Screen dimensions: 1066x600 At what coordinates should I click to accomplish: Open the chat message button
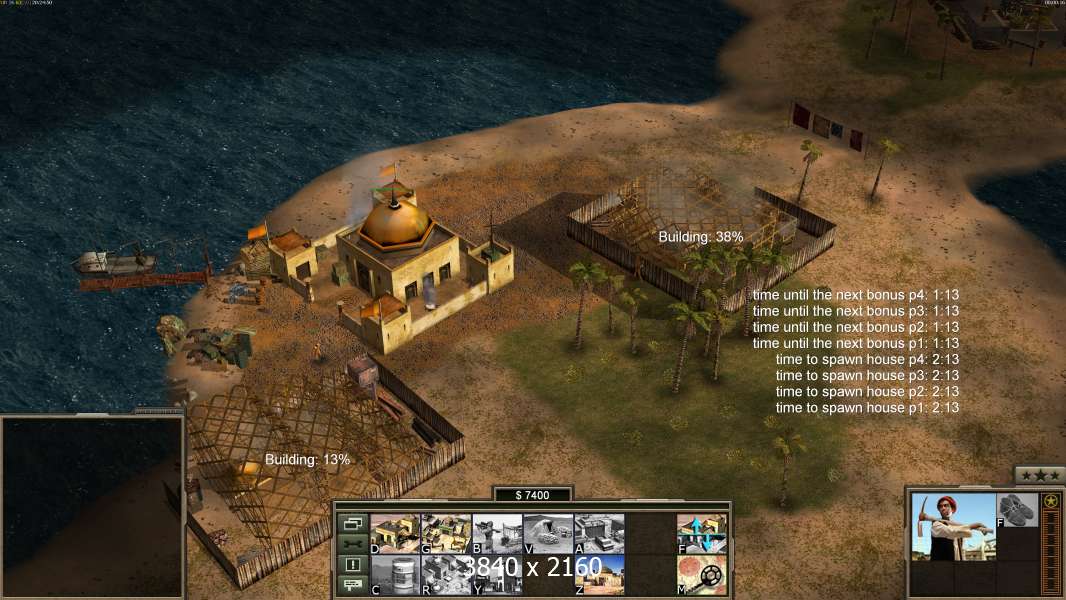352,586
